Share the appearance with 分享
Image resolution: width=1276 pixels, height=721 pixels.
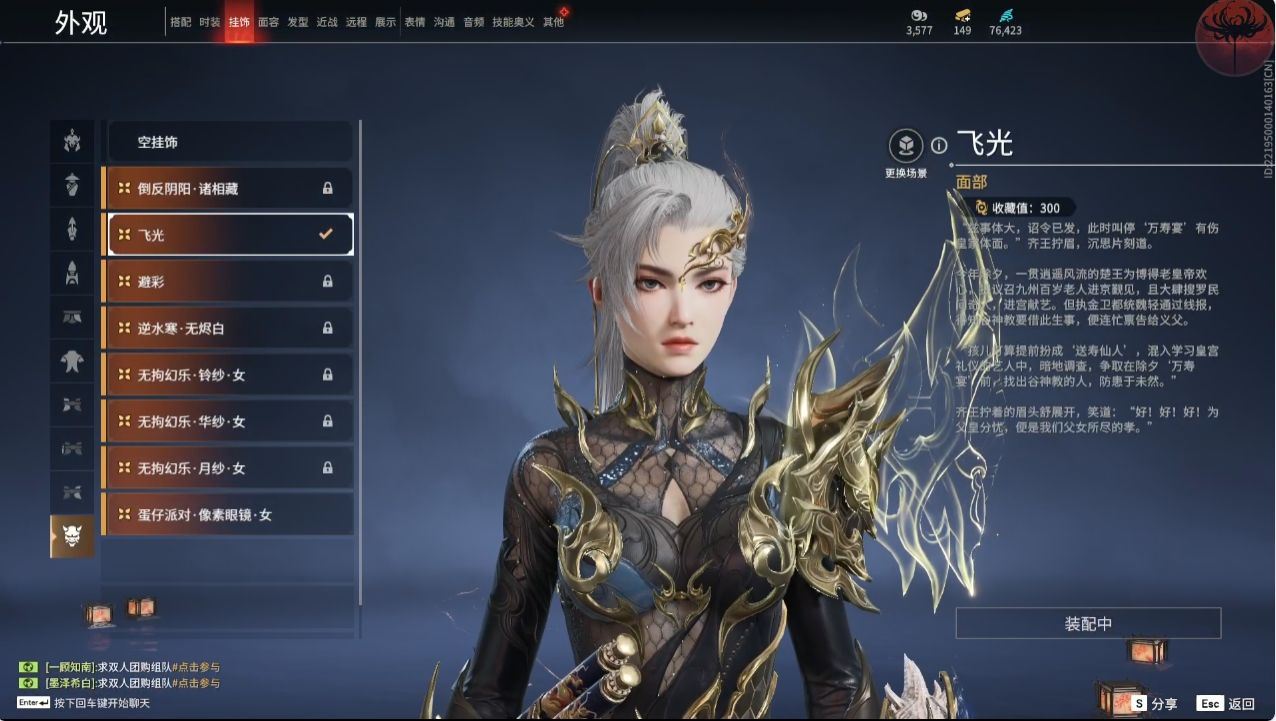[1154, 704]
